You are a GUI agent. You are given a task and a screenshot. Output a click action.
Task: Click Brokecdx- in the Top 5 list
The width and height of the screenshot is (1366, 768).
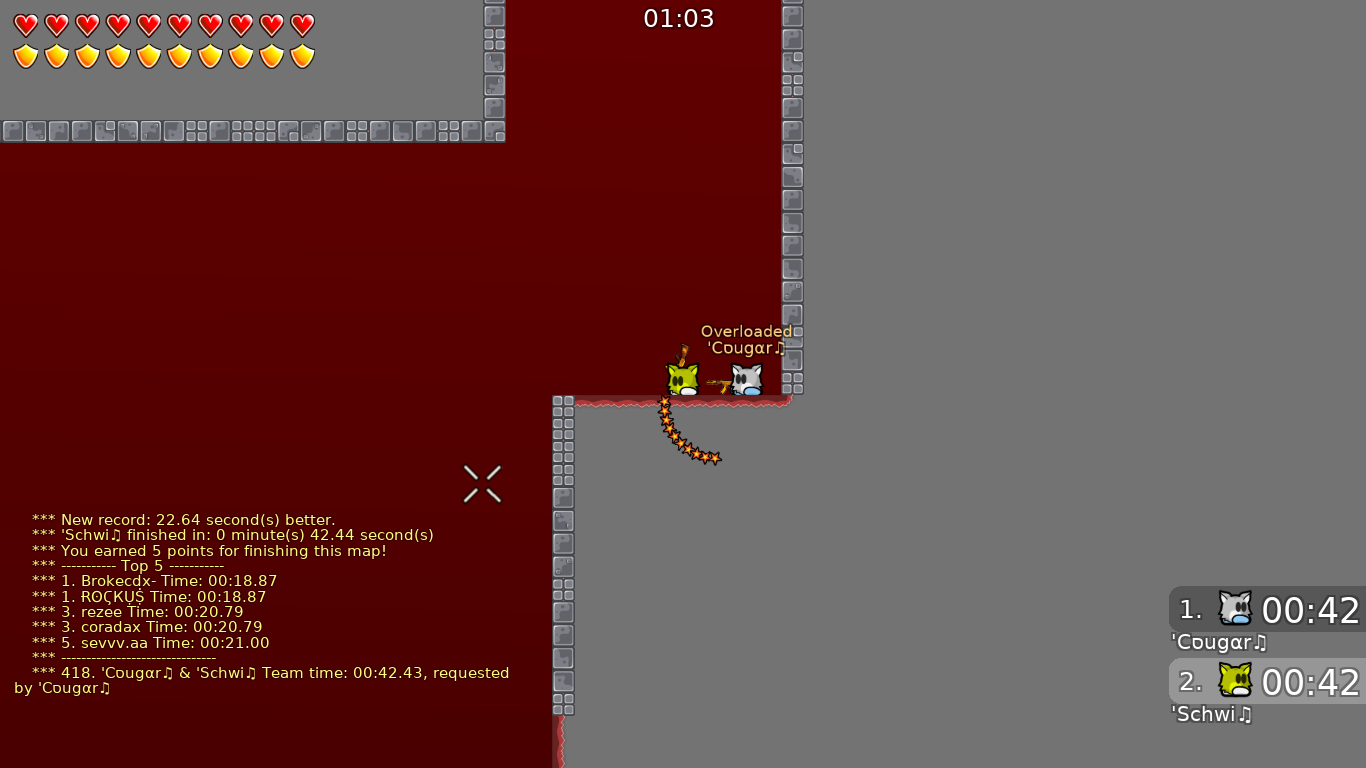click(x=119, y=581)
